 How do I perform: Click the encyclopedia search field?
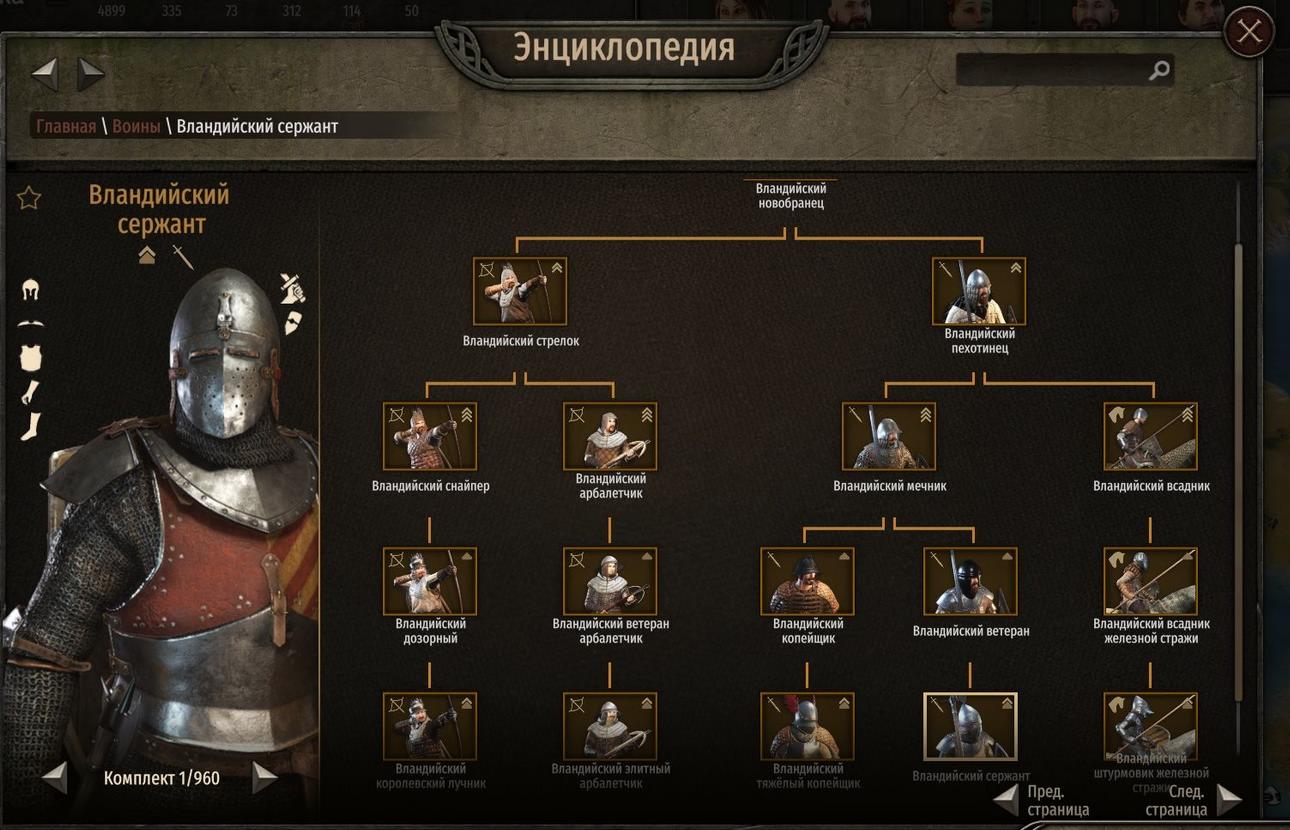pos(1052,70)
